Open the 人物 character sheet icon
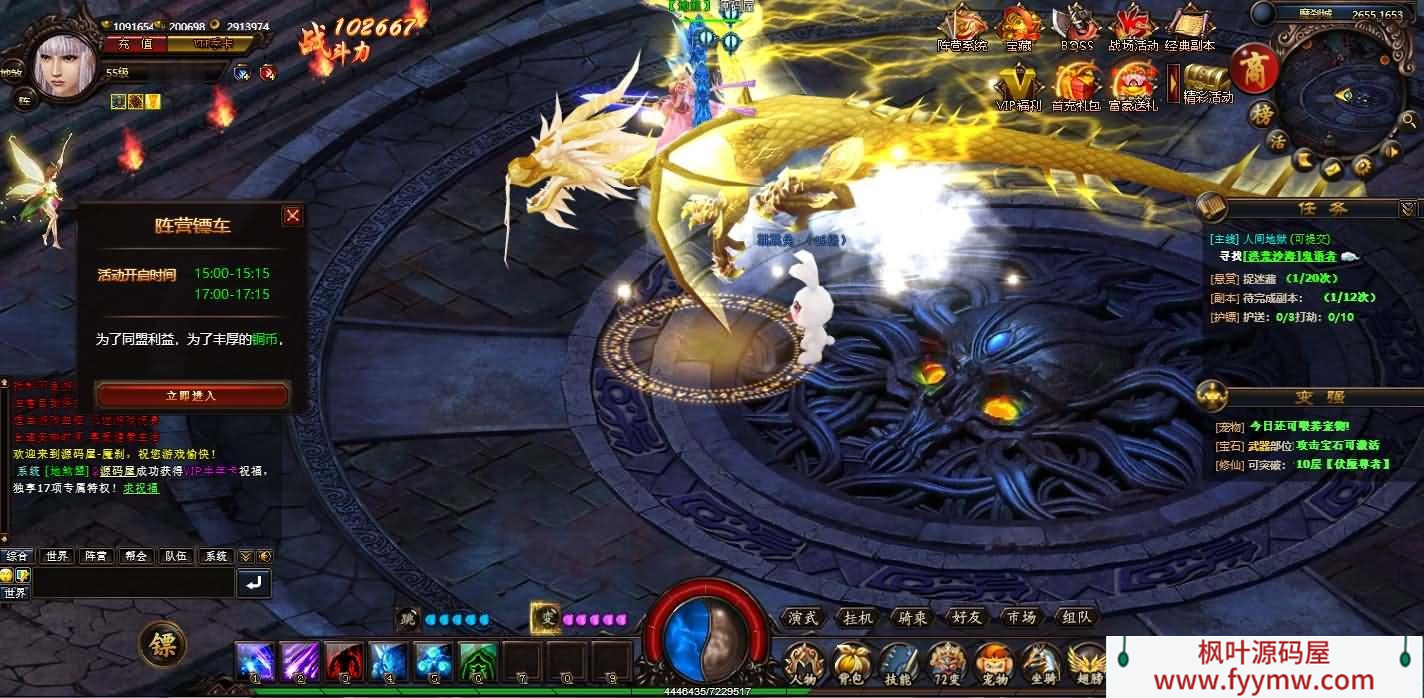1424x698 pixels. click(x=803, y=661)
